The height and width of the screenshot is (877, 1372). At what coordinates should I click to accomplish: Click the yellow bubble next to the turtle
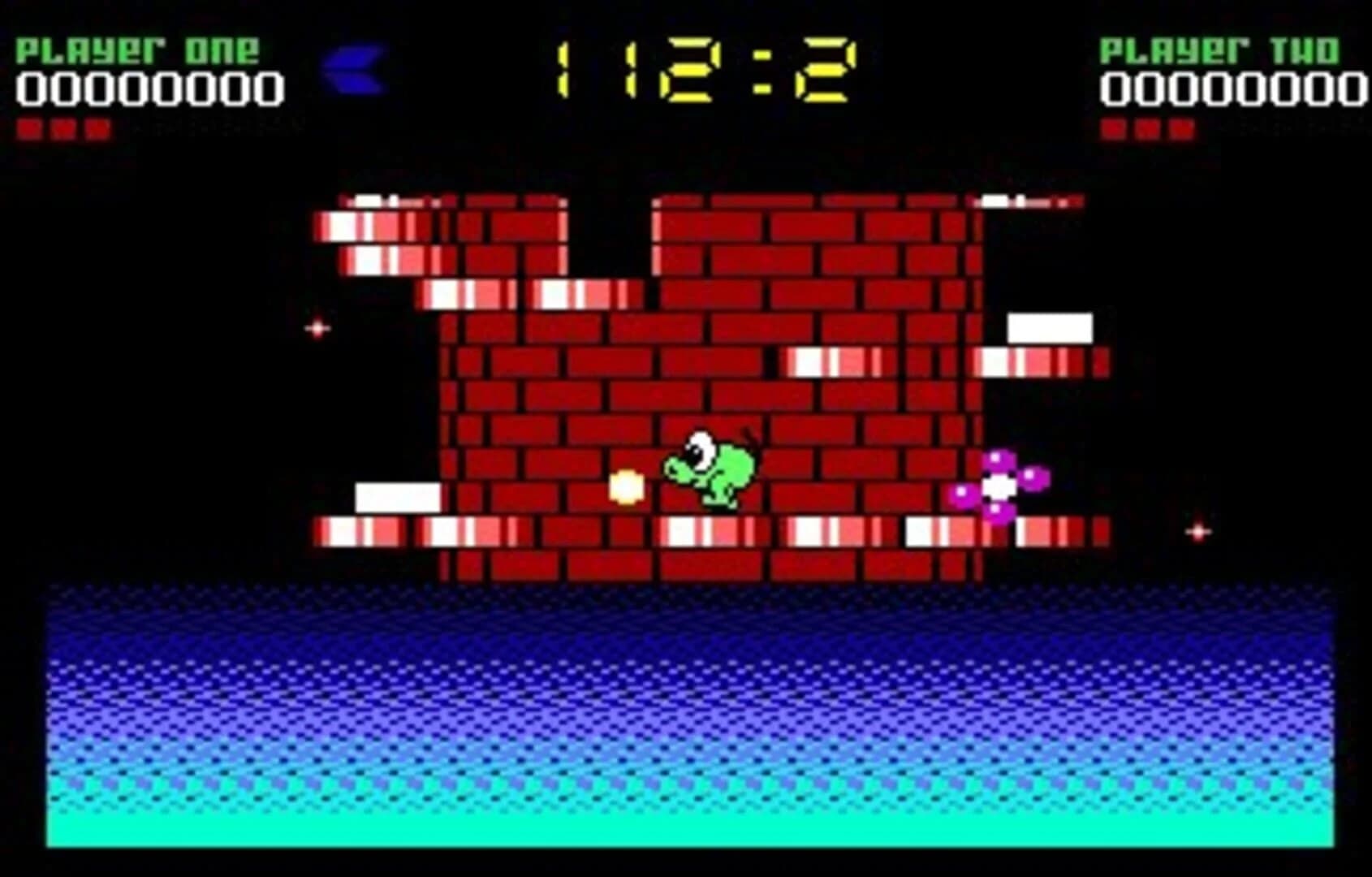pyautogui.click(x=625, y=486)
